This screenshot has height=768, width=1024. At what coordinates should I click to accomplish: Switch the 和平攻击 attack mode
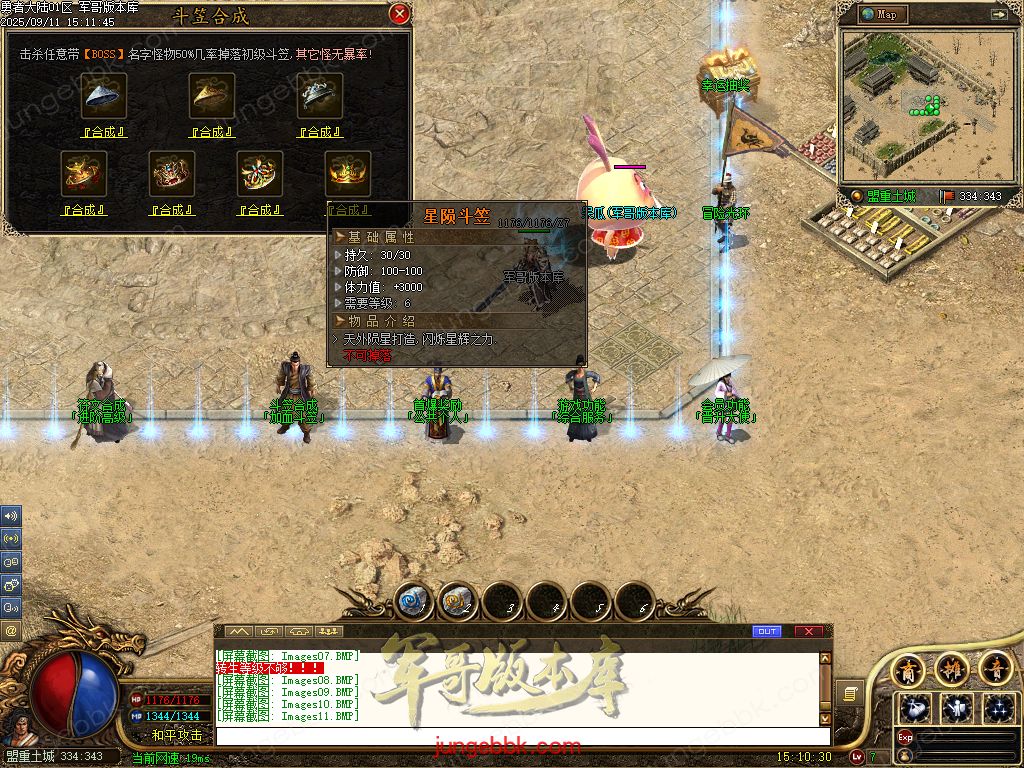tap(176, 735)
